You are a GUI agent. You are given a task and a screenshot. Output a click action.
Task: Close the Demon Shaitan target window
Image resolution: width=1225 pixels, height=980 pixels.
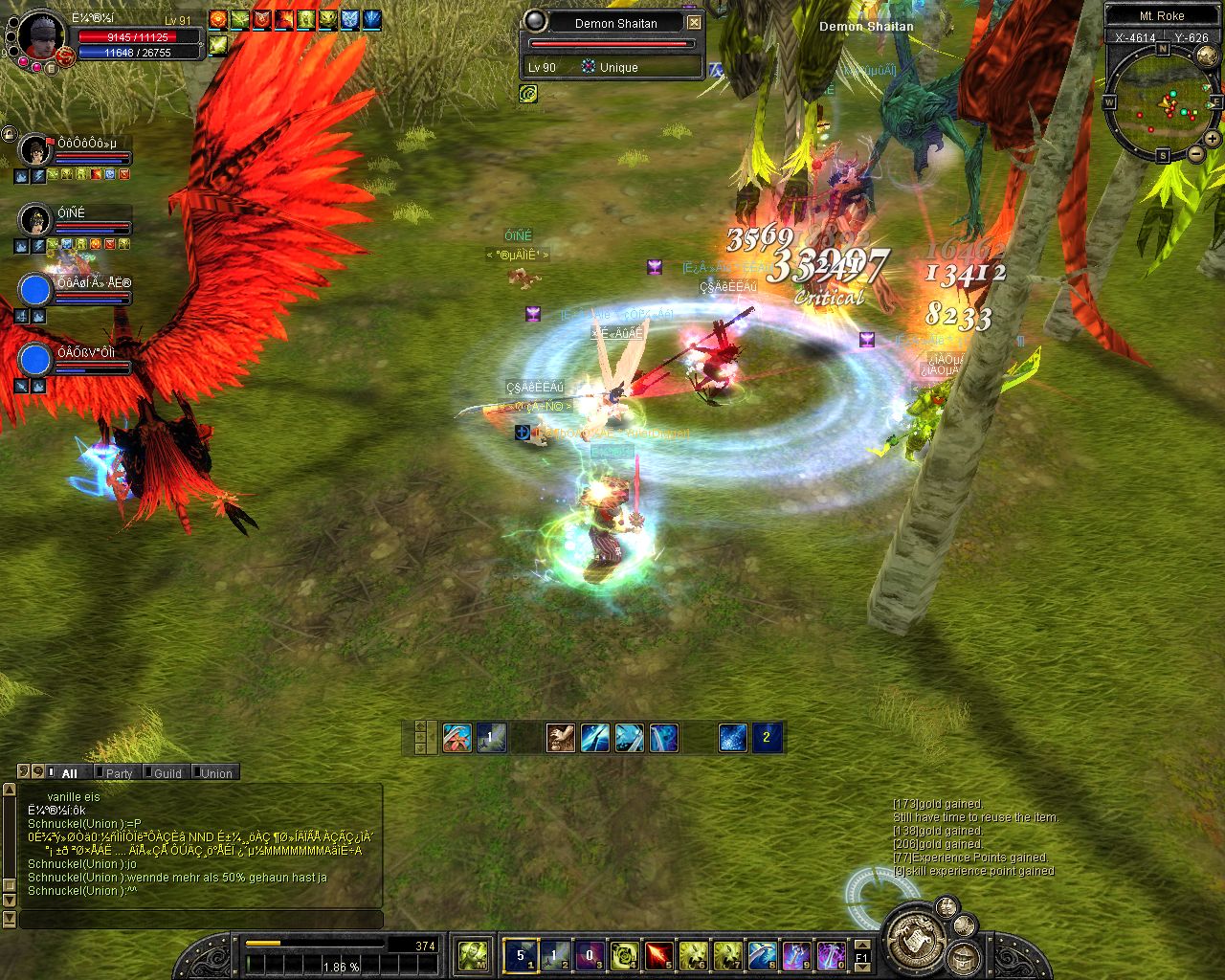click(695, 22)
